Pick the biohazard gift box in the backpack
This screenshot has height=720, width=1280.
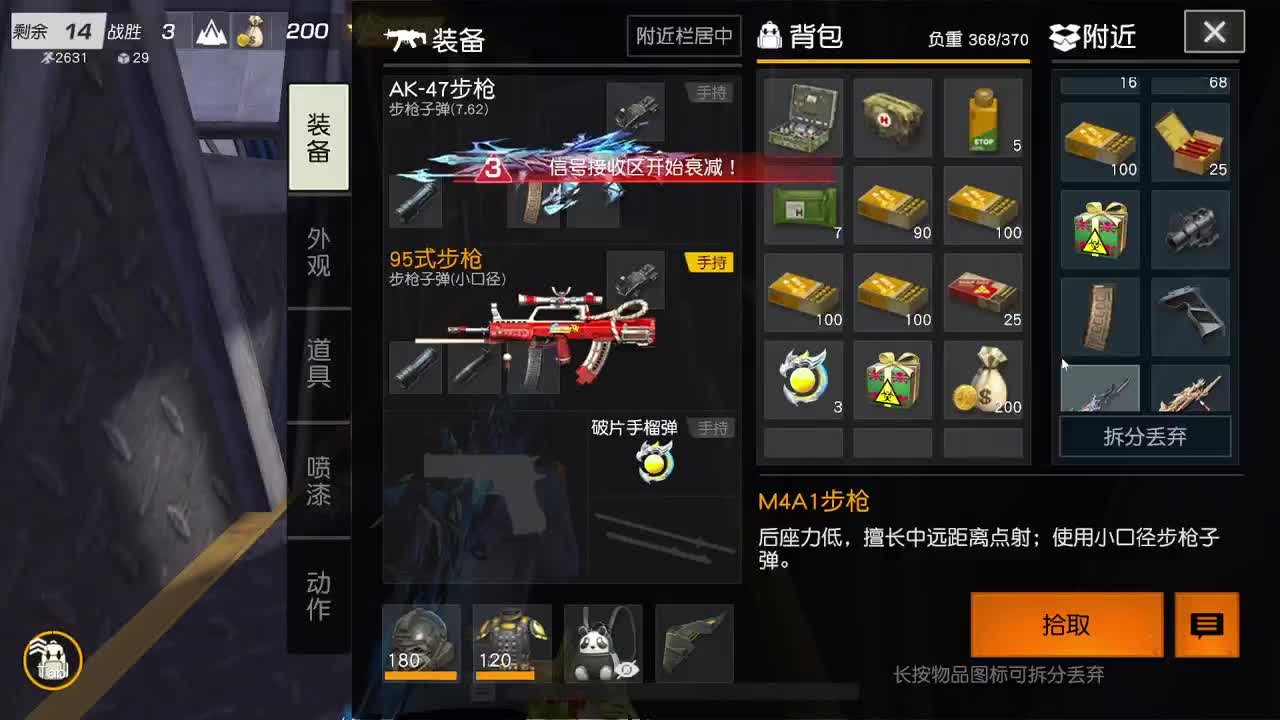[x=893, y=379]
